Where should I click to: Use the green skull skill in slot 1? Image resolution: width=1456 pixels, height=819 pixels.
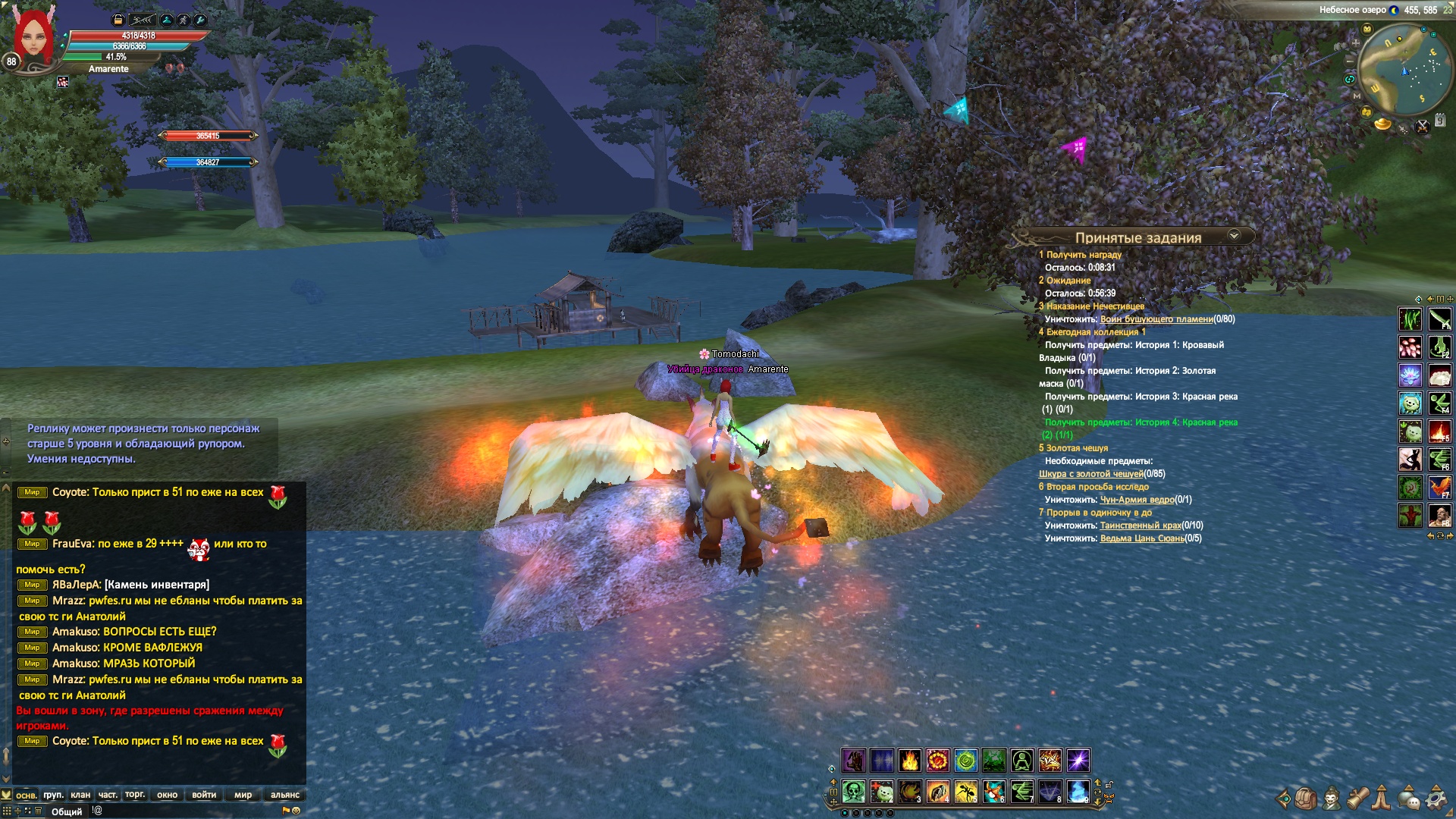[x=854, y=792]
